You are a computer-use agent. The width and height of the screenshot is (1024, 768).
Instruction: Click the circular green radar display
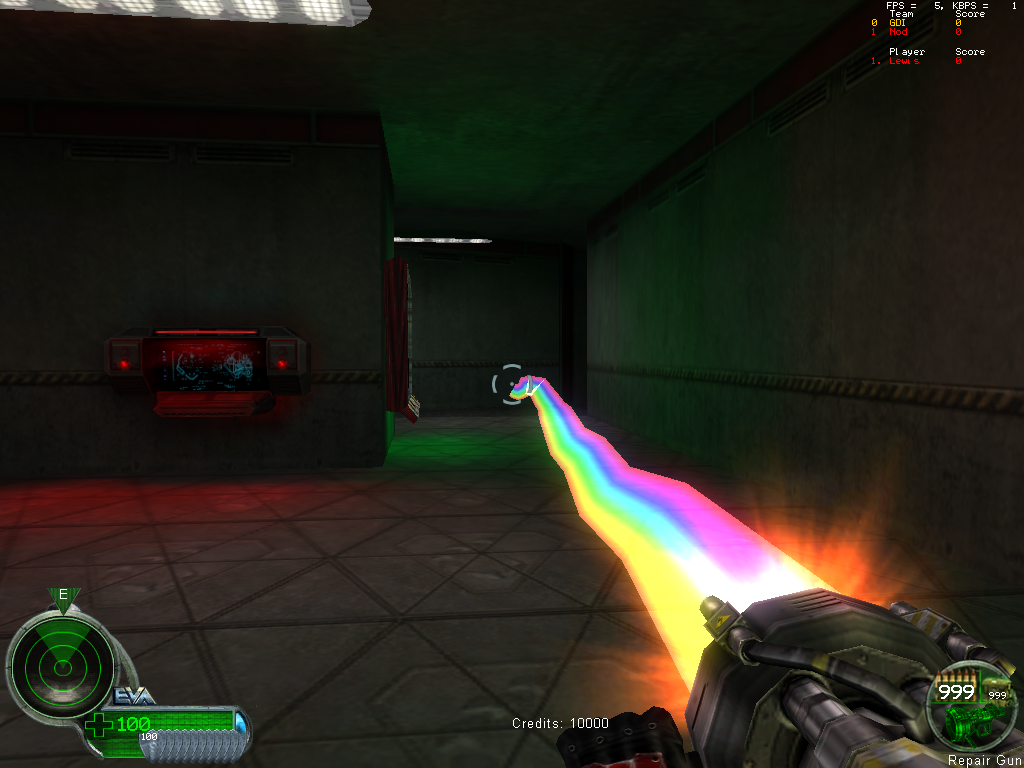click(x=62, y=662)
